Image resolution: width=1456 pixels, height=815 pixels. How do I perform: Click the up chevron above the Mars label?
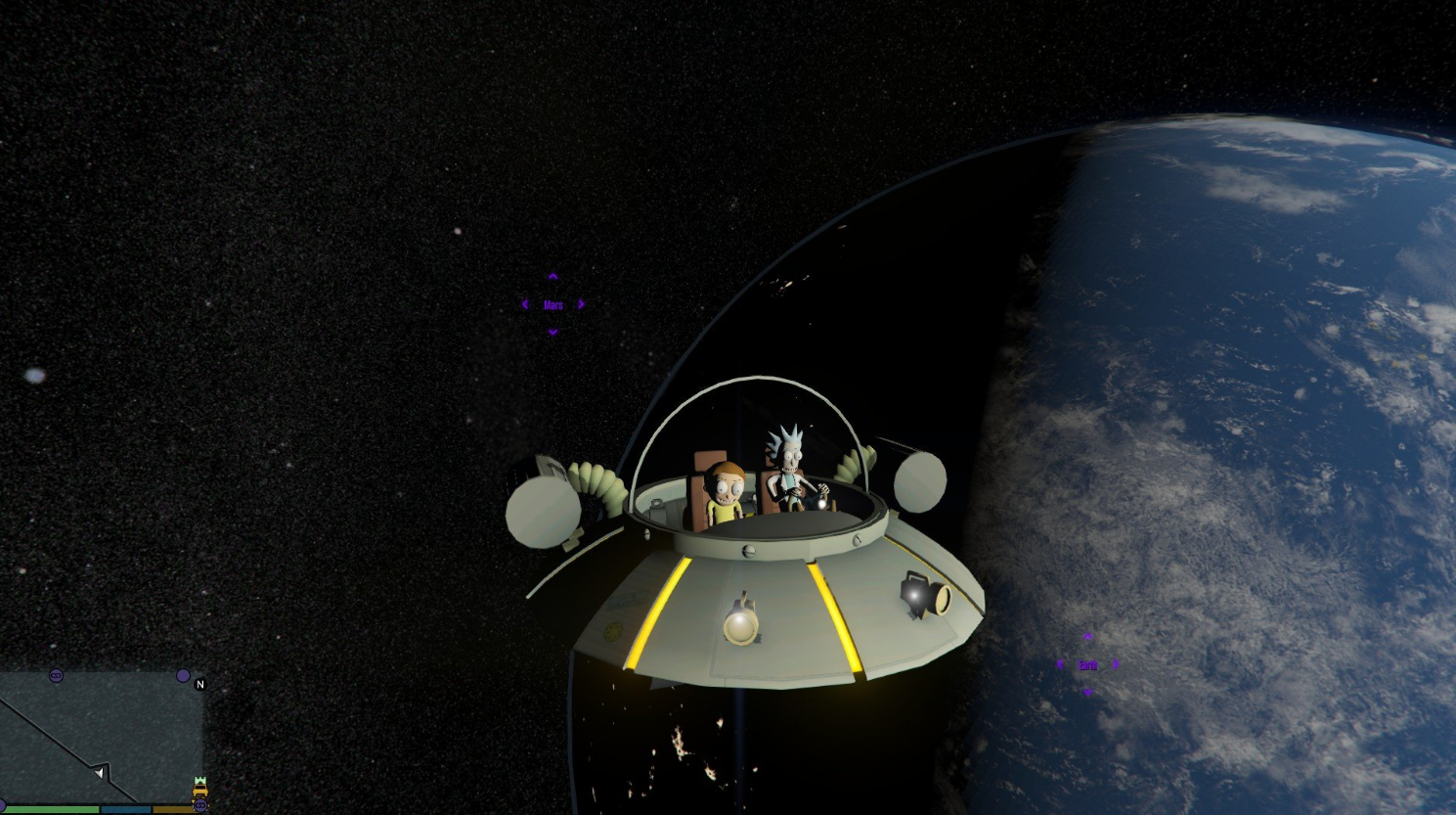(553, 276)
